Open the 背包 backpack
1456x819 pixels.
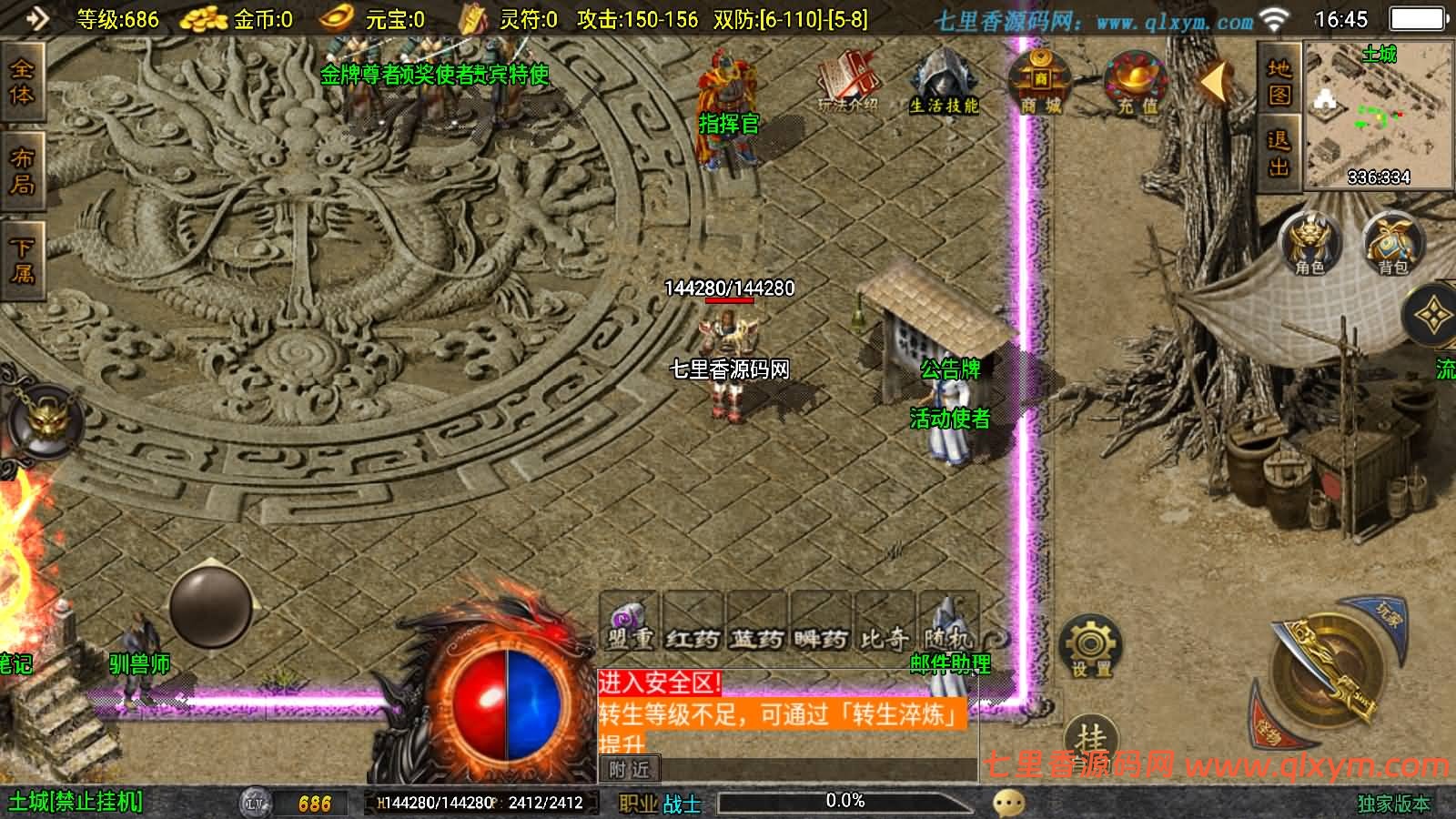[1392, 243]
